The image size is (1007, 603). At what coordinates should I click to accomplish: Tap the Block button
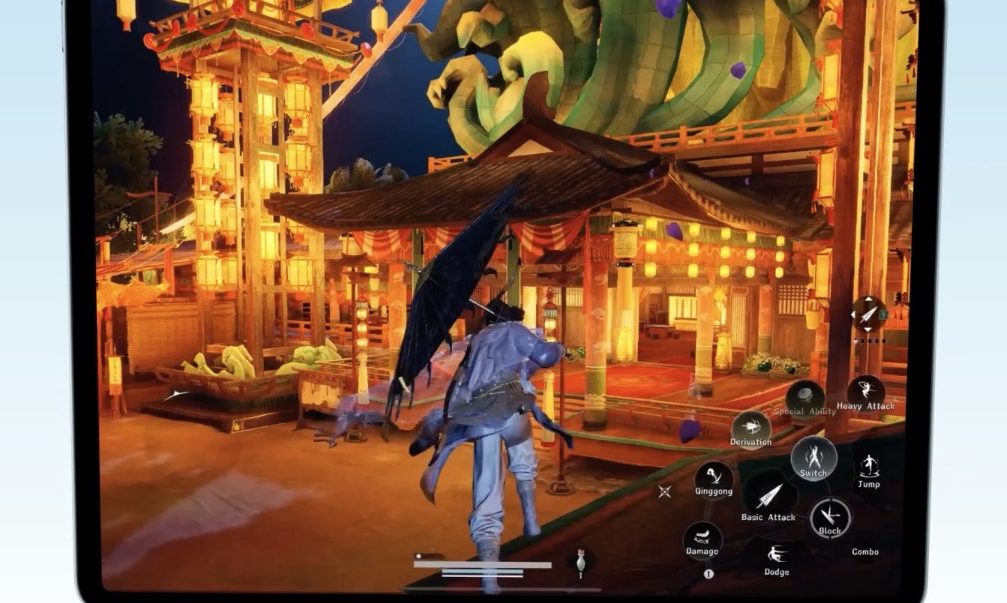point(830,516)
